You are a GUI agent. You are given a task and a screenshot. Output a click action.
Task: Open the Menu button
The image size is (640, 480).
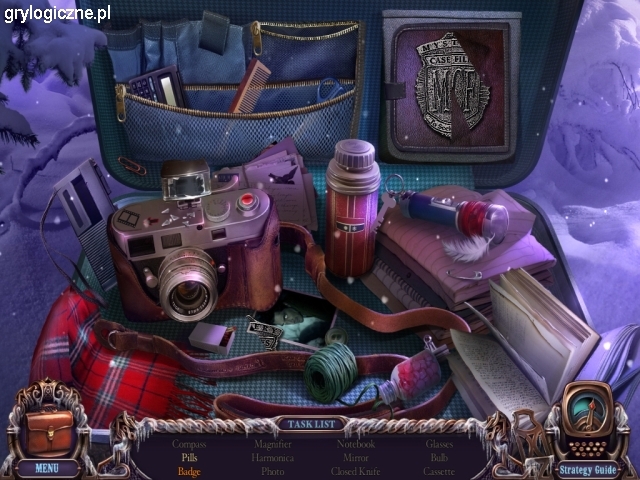pyautogui.click(x=47, y=467)
